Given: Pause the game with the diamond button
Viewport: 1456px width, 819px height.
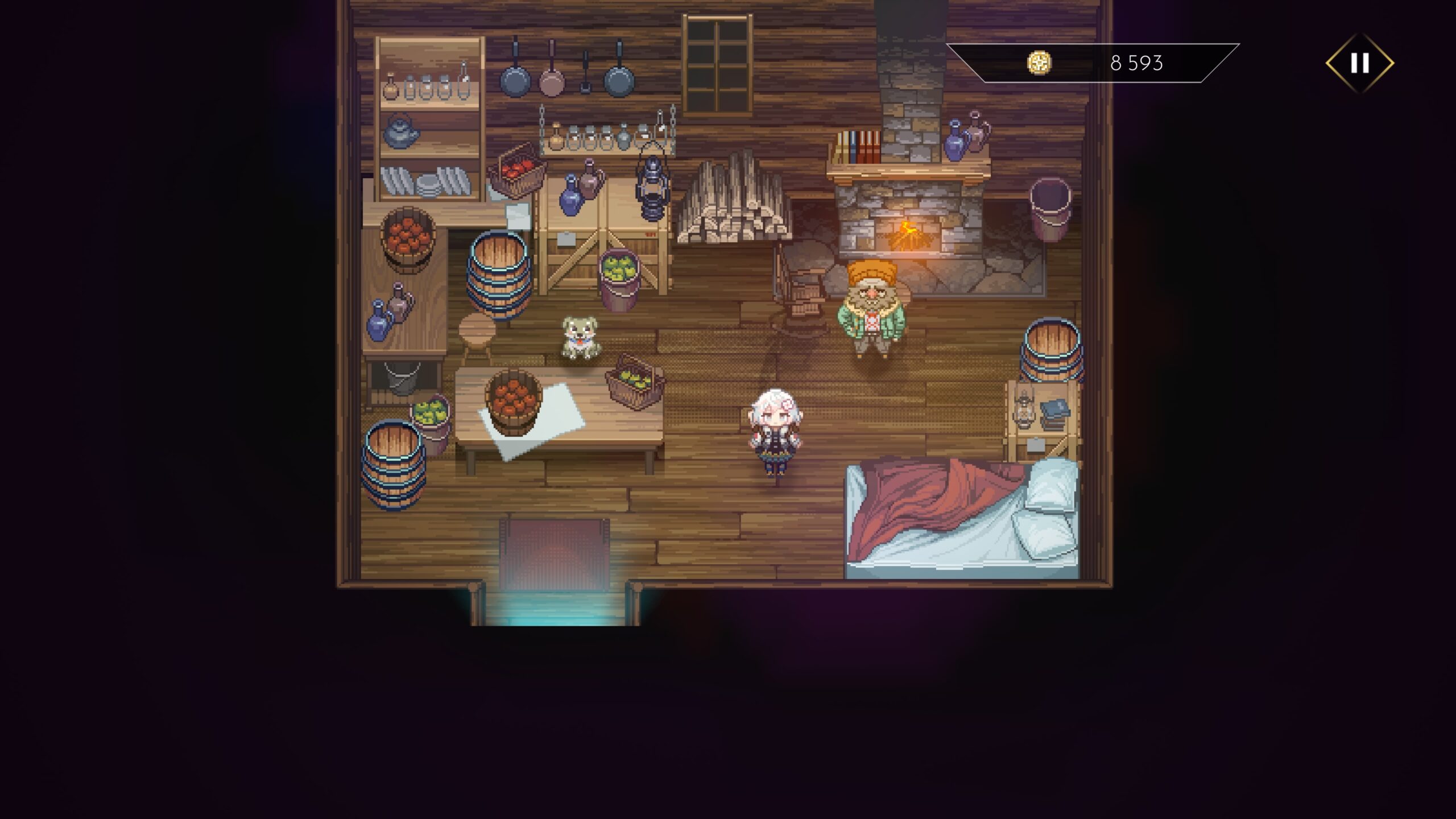Looking at the screenshot, I should (x=1359, y=63).
